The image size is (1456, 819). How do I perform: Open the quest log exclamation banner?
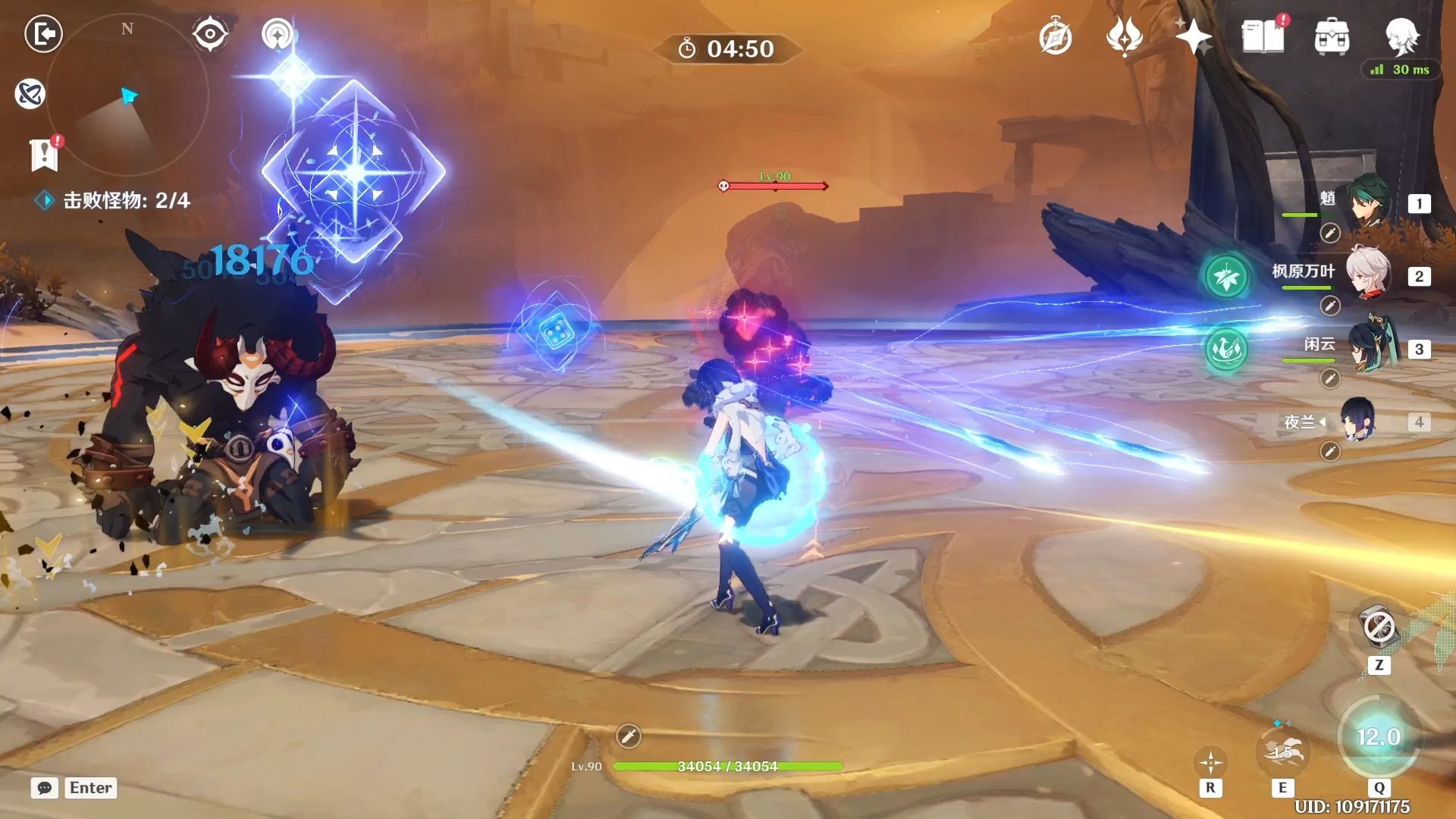pyautogui.click(x=45, y=154)
